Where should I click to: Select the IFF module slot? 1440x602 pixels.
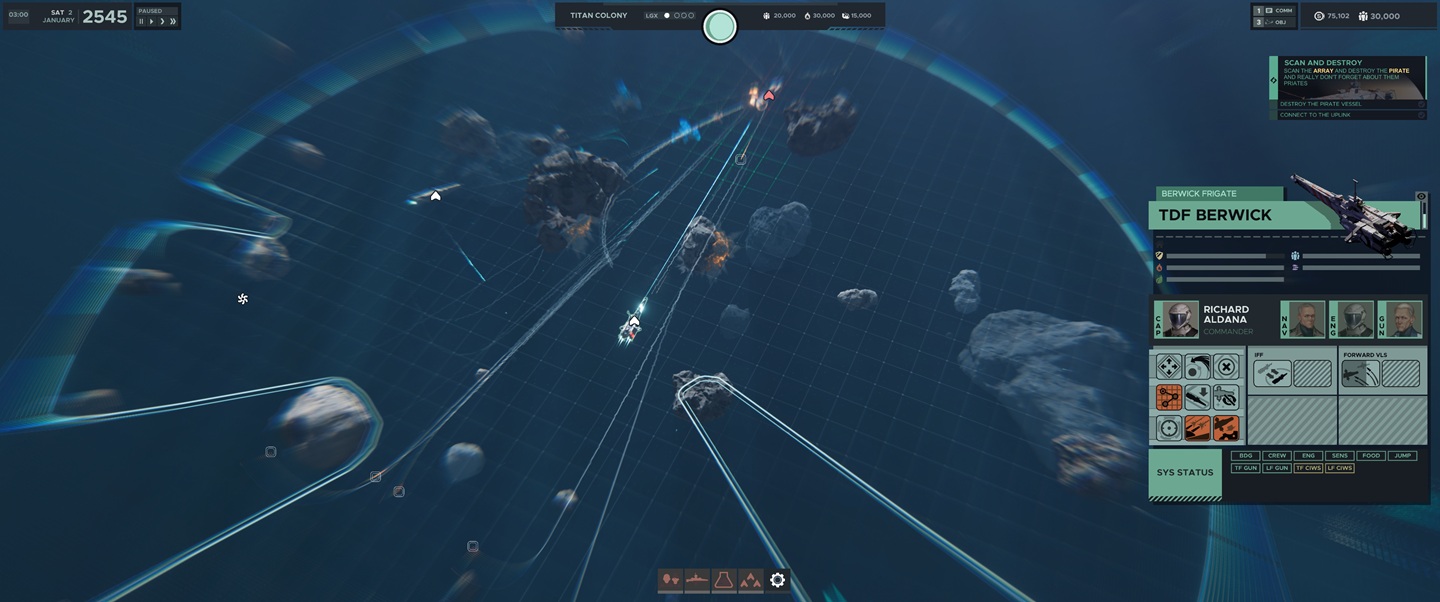[1272, 374]
